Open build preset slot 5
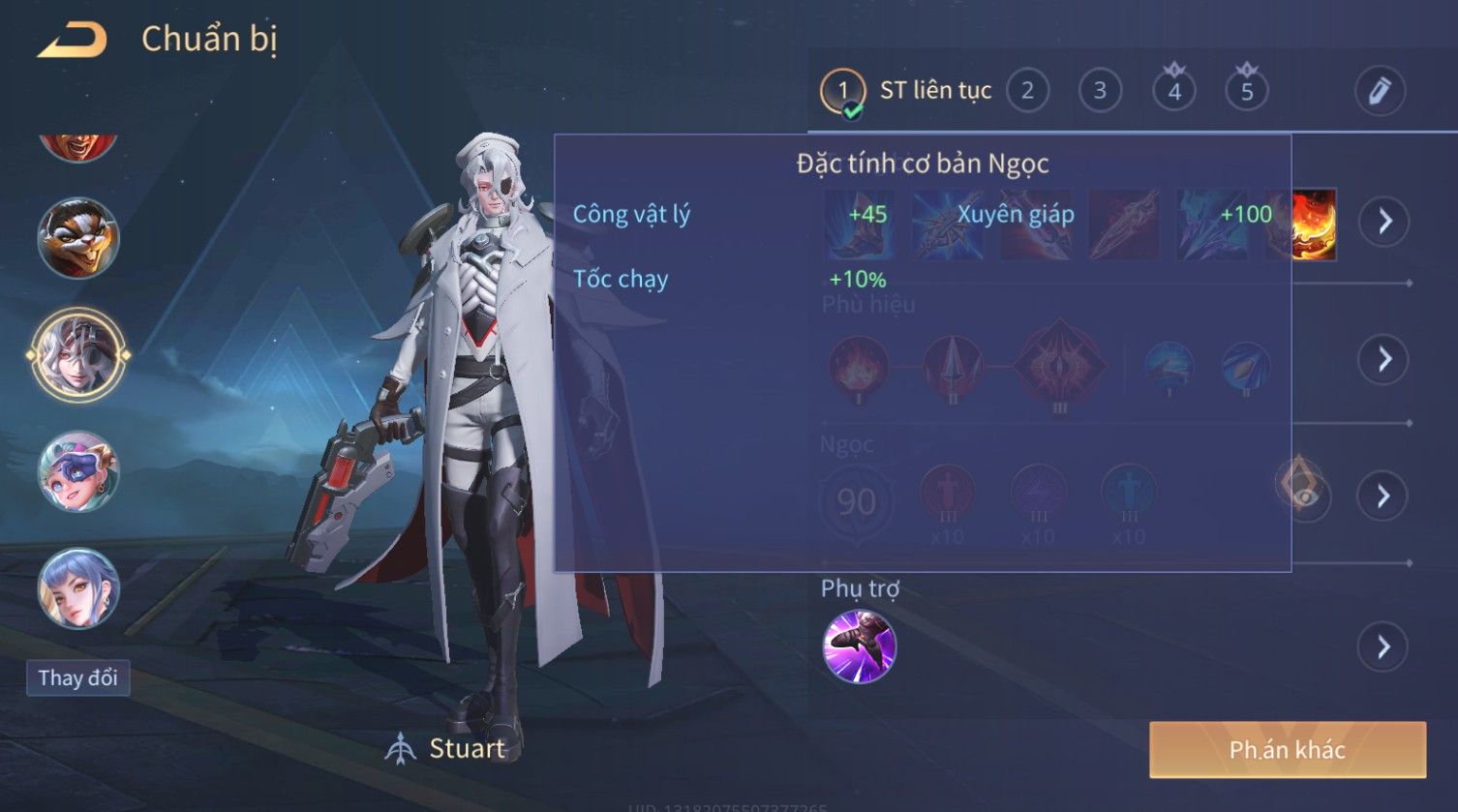This screenshot has width=1458, height=812. click(x=1246, y=91)
